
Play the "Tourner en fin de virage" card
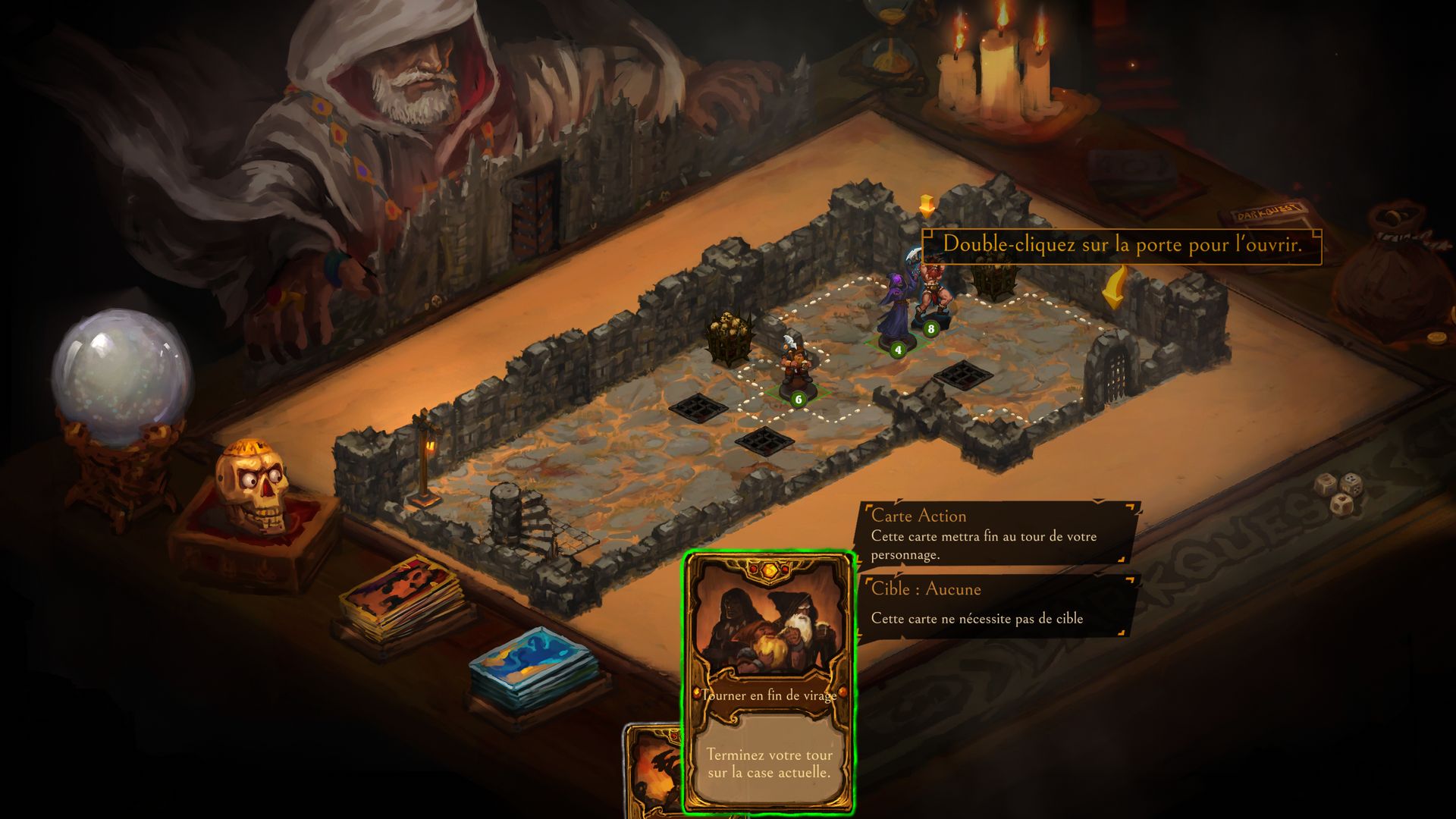click(x=769, y=682)
